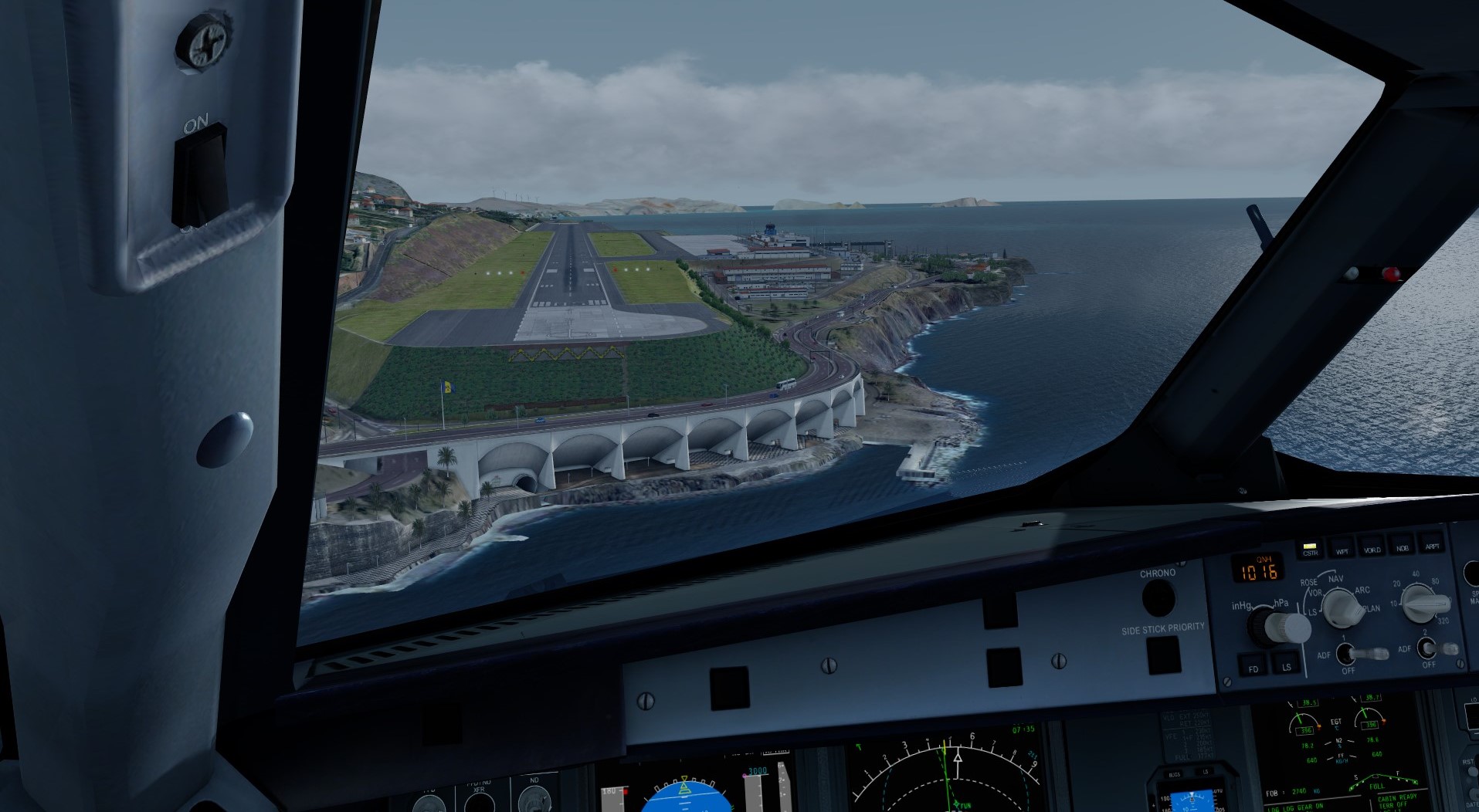Turn on the VOR.D display button

[x=1372, y=547]
